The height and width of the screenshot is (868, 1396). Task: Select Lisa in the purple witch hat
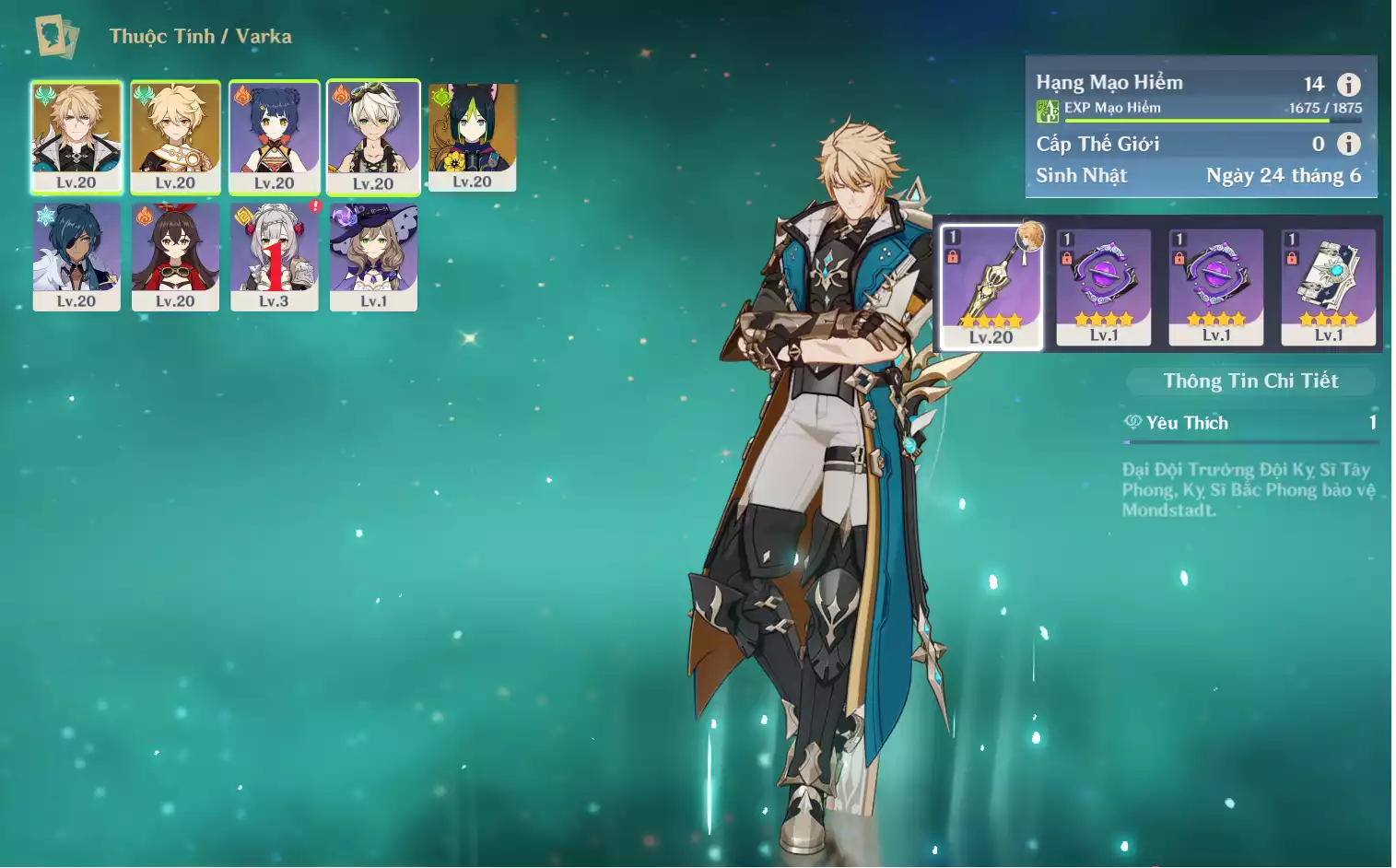coord(373,256)
